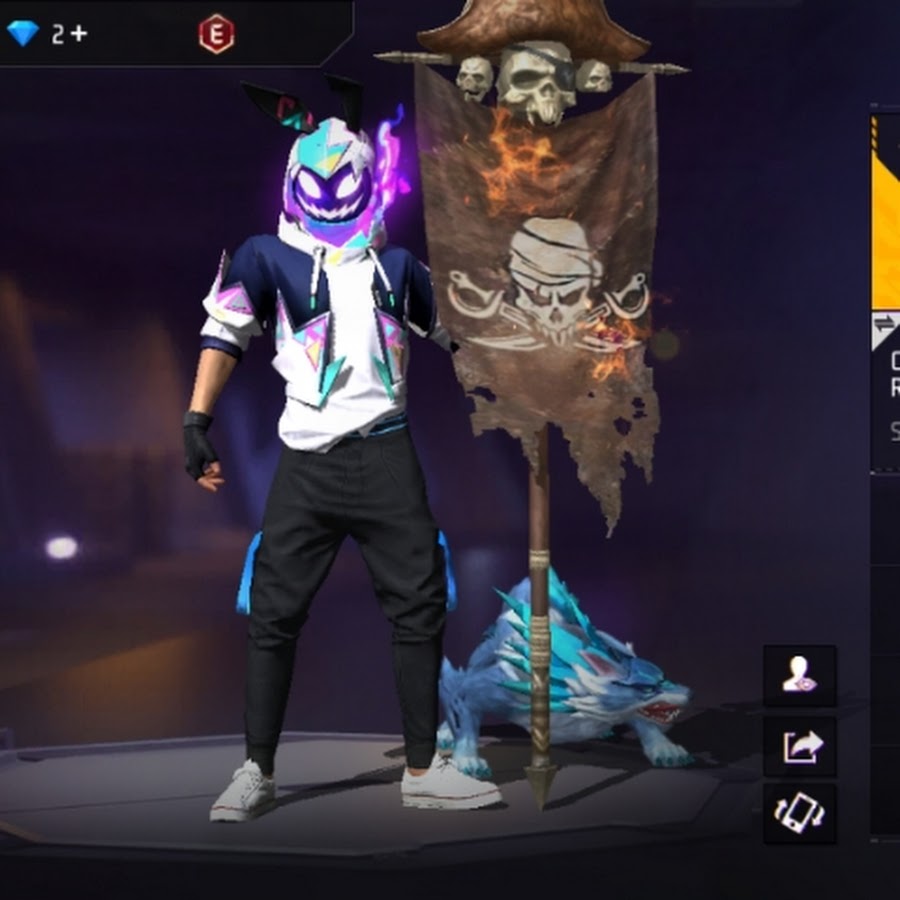900x900 pixels.
Task: Open the red hexagon E badge
Action: [216, 34]
